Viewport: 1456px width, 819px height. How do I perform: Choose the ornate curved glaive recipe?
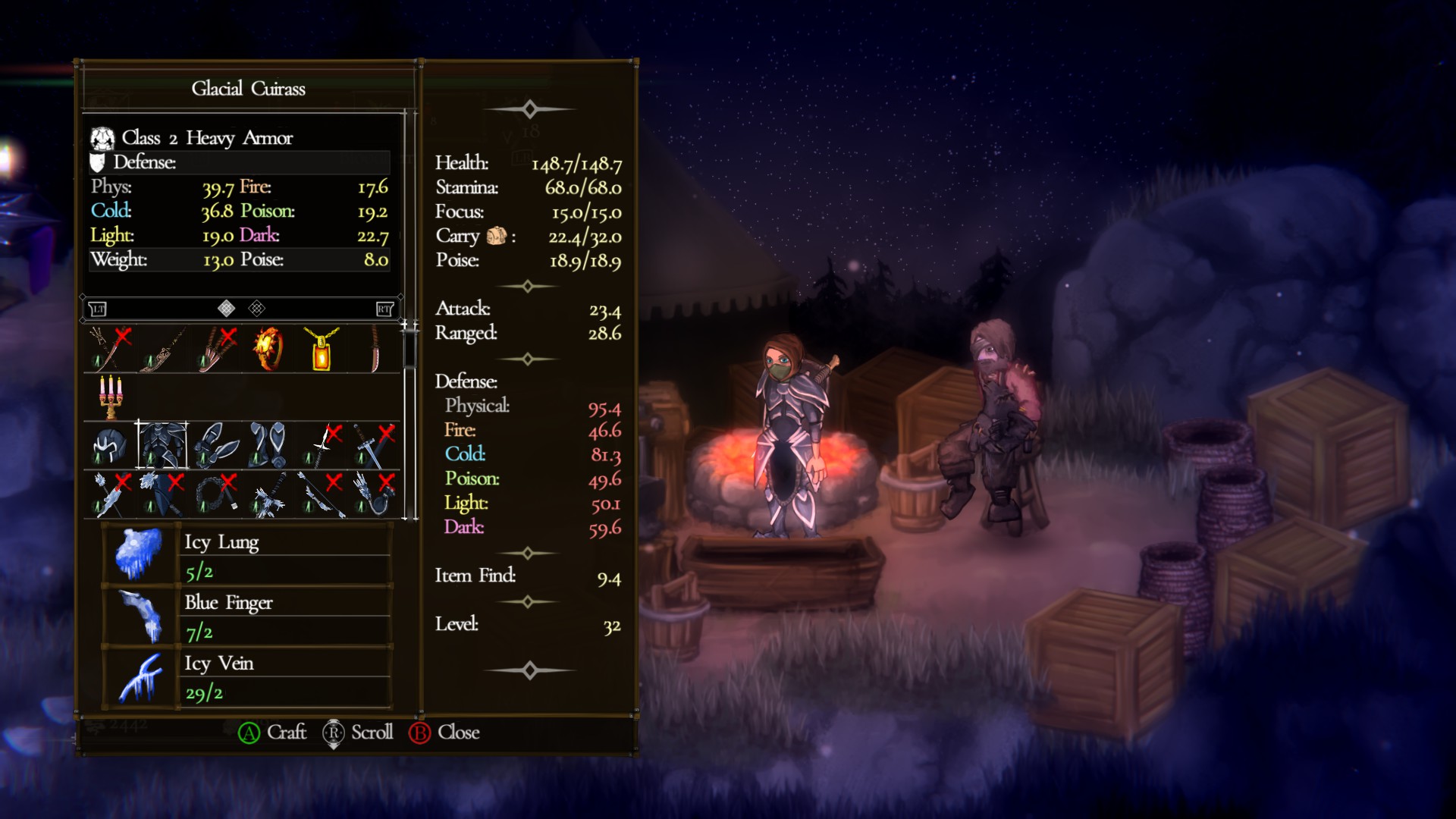tap(163, 350)
